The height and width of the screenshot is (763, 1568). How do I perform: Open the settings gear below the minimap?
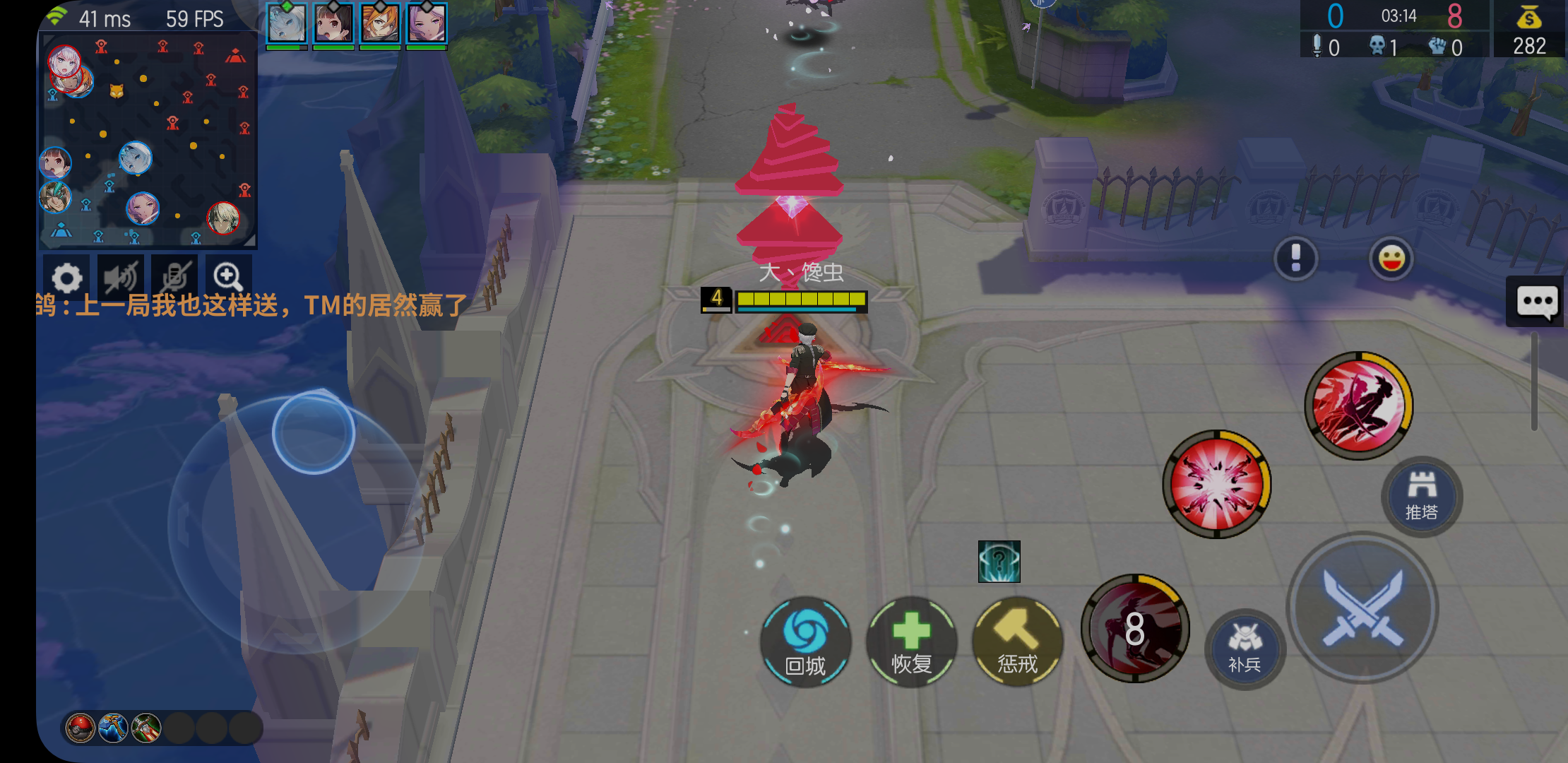66,277
